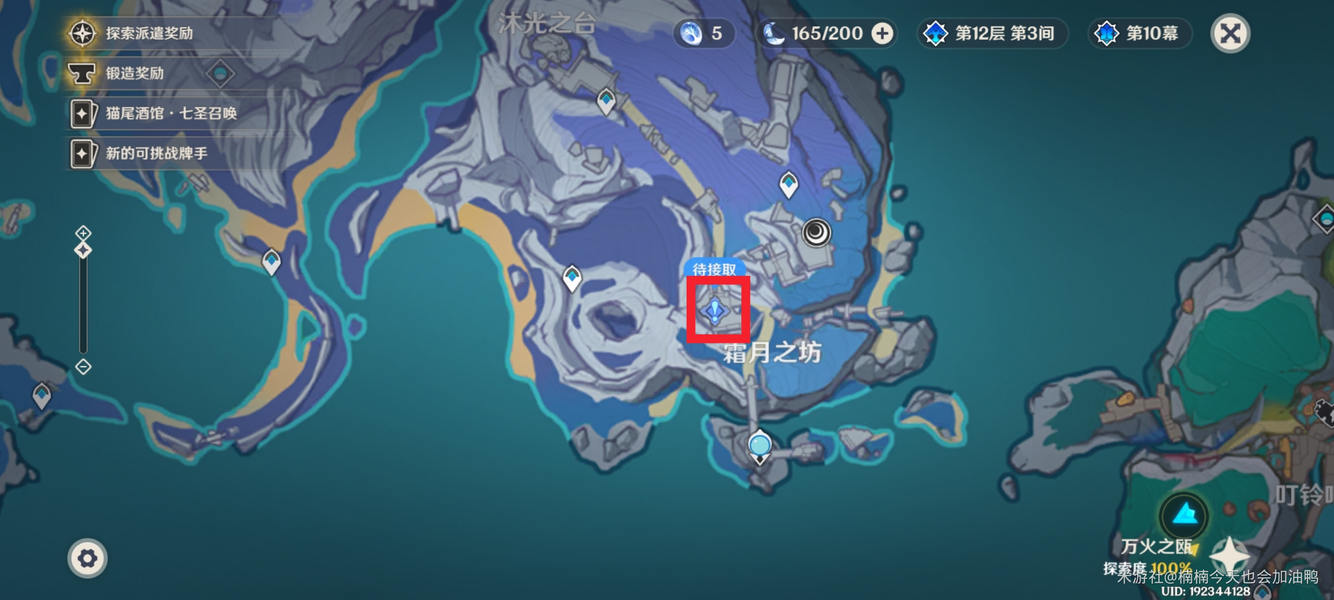Screen dimensions: 1334x600
Task: Click the star-shaped map zoom slider handle
Action: coord(83,250)
